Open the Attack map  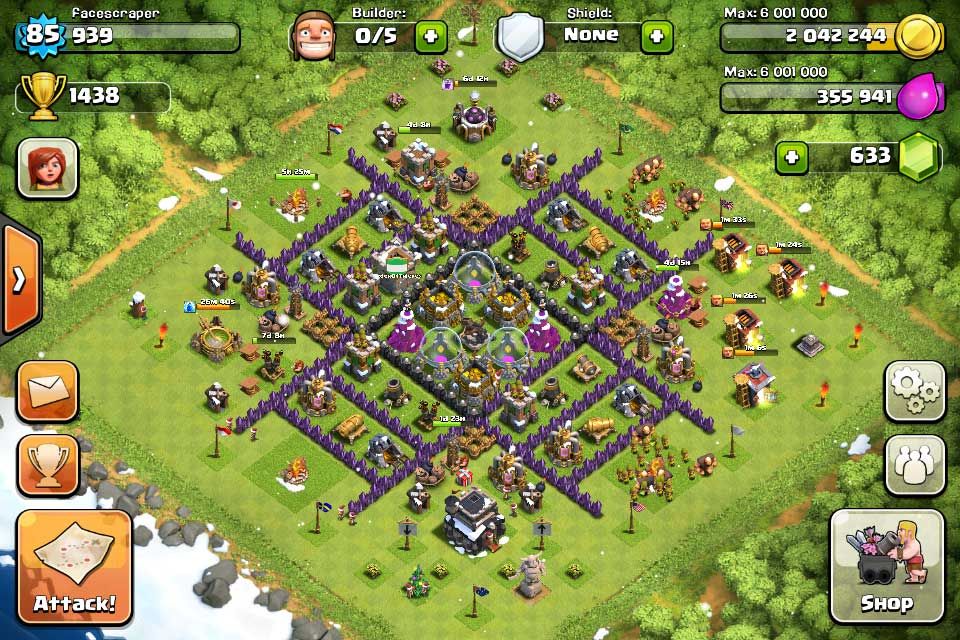click(74, 567)
